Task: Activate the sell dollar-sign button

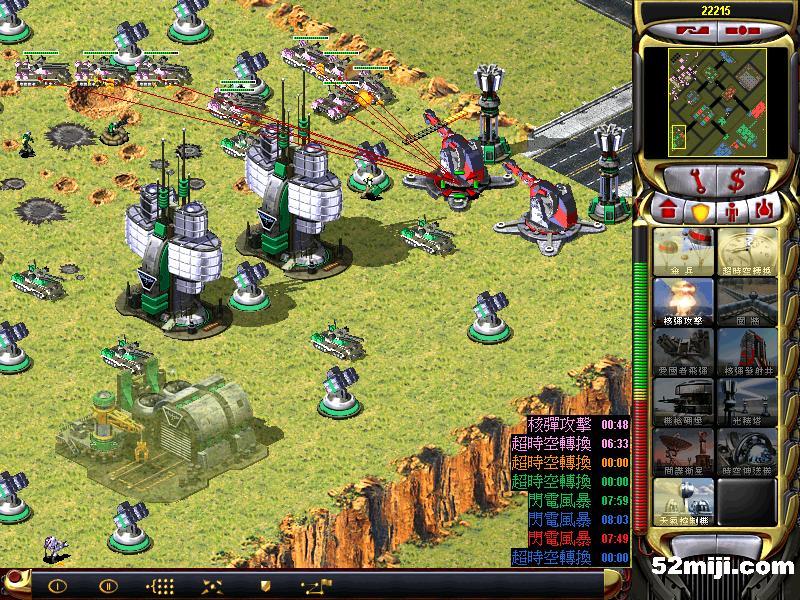Action: pos(736,181)
